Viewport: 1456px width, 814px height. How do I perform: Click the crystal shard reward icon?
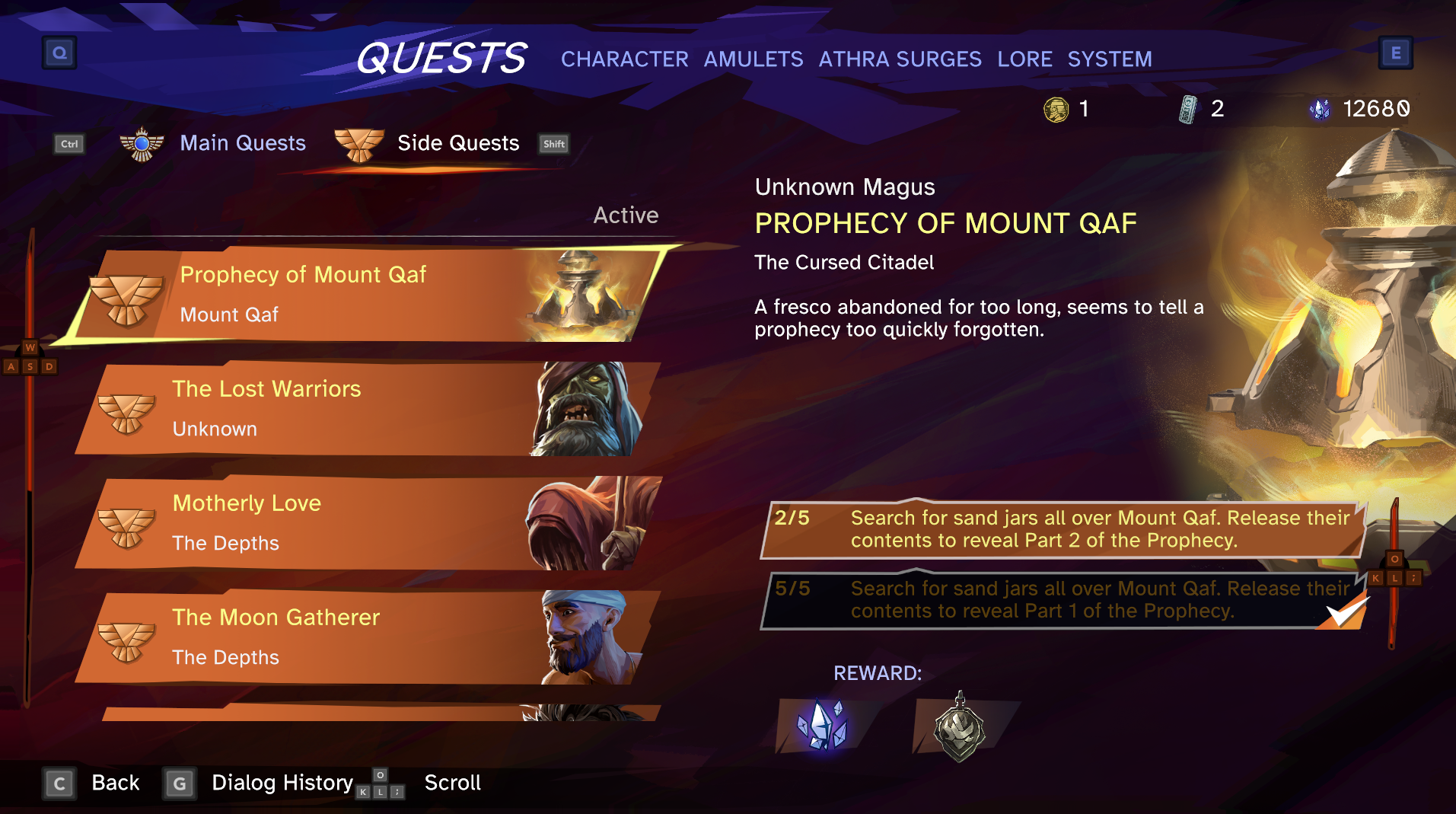point(822,725)
